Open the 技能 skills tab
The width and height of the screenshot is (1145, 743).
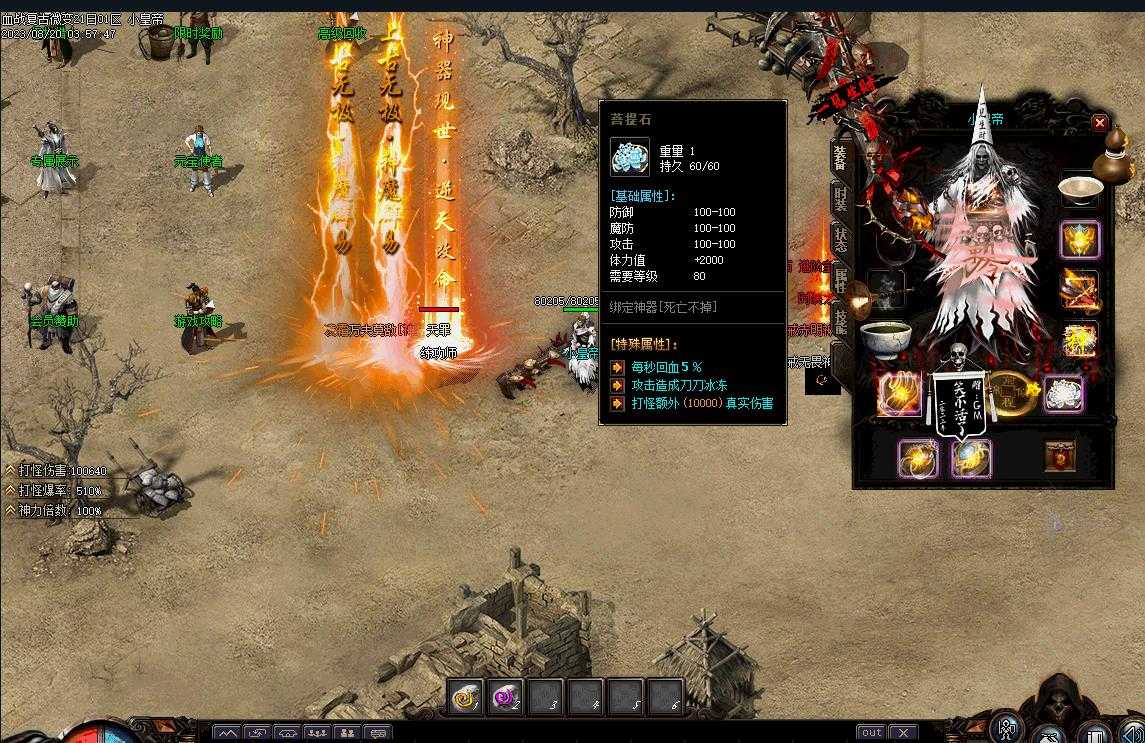[x=841, y=320]
